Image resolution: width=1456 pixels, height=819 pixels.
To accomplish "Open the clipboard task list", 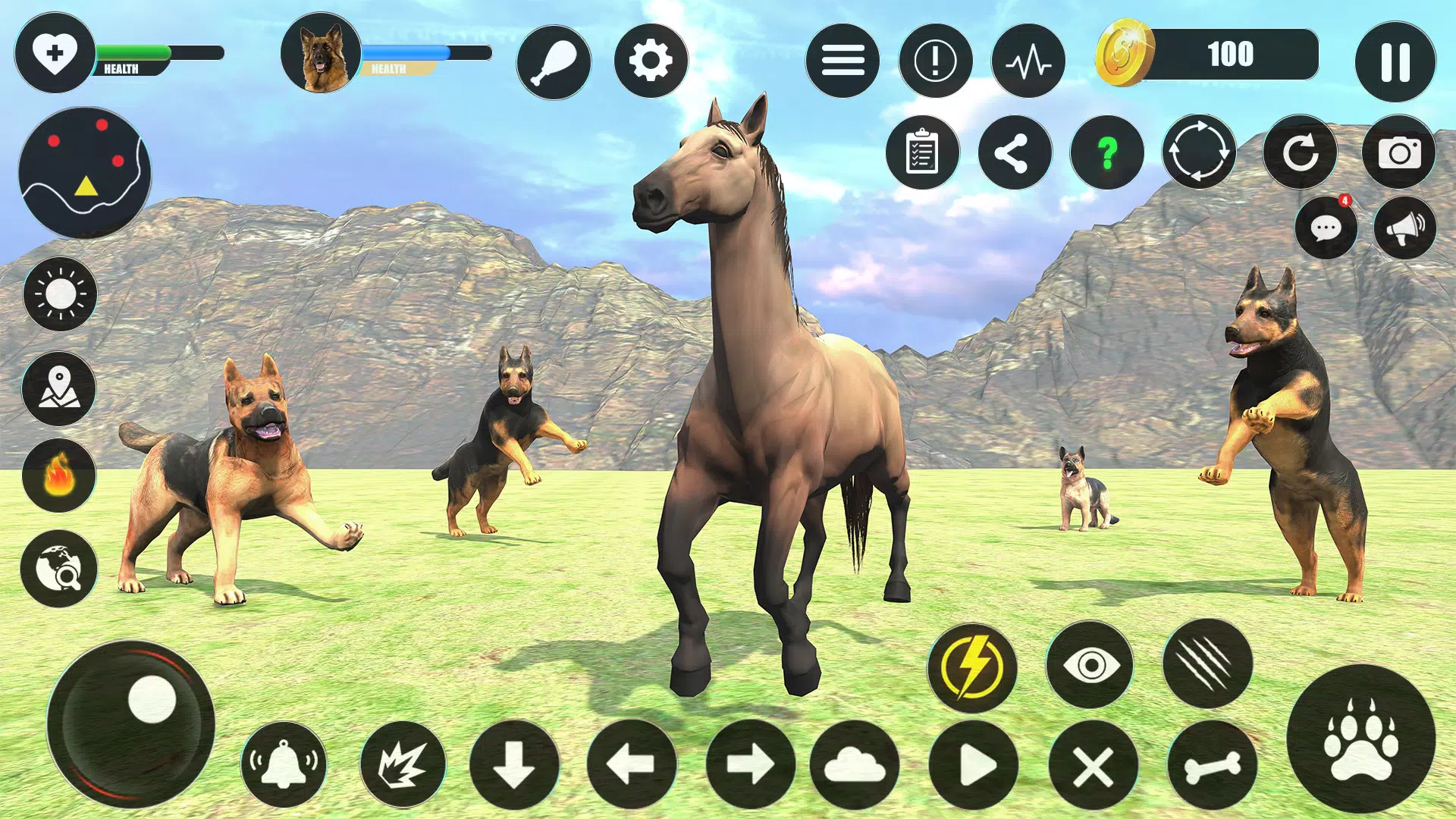I will pos(922,152).
